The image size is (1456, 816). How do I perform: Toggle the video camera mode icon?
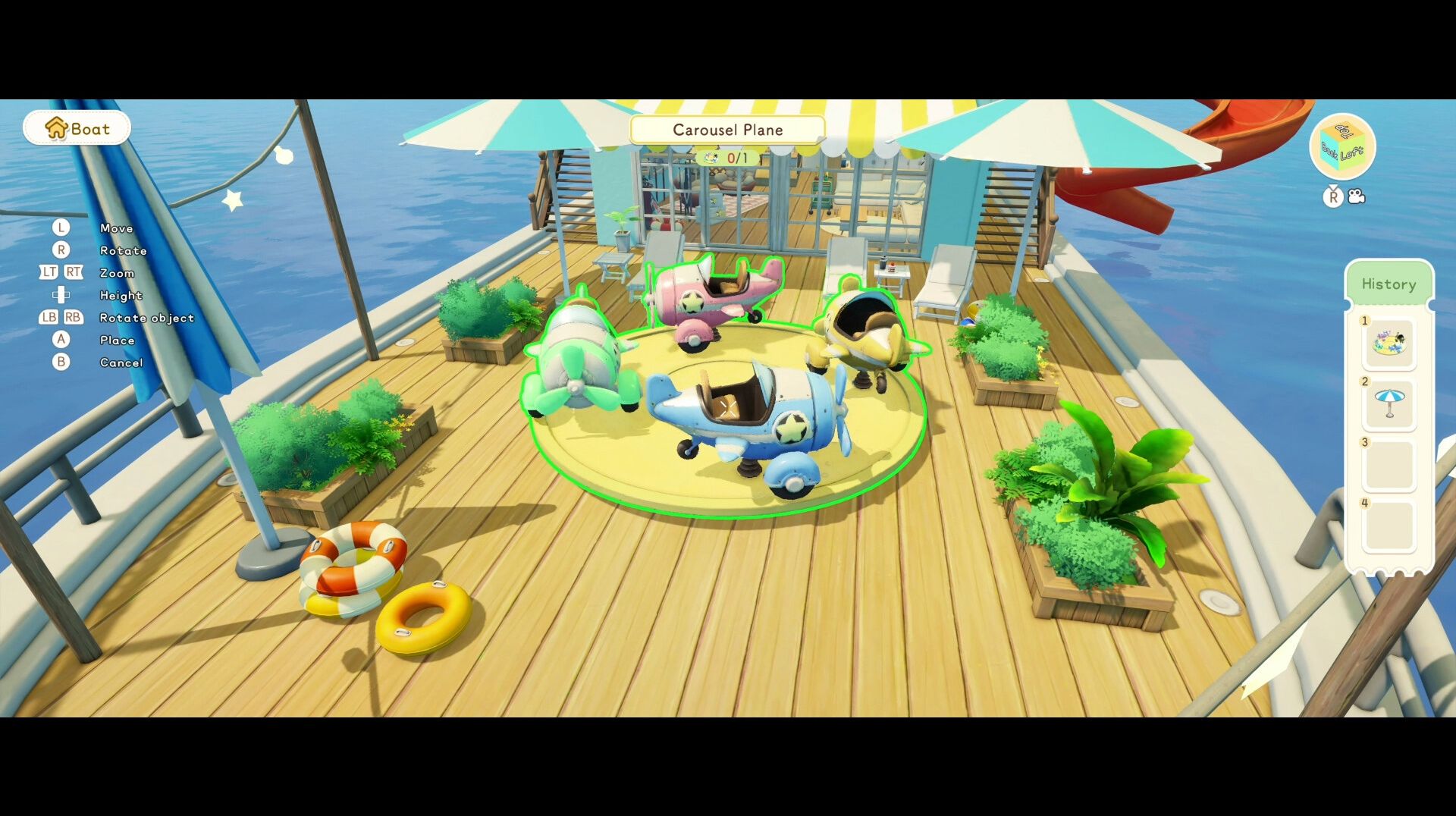1356,197
